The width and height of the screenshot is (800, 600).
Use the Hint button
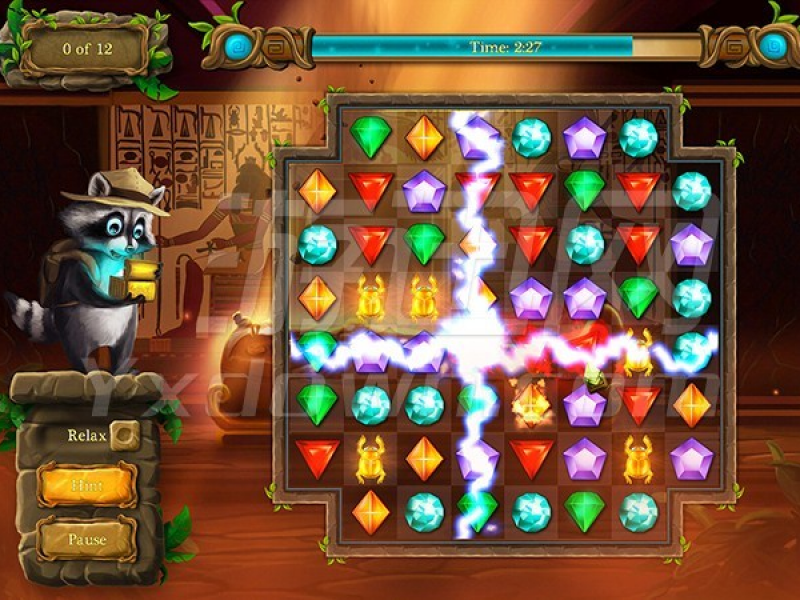pyautogui.click(x=87, y=486)
